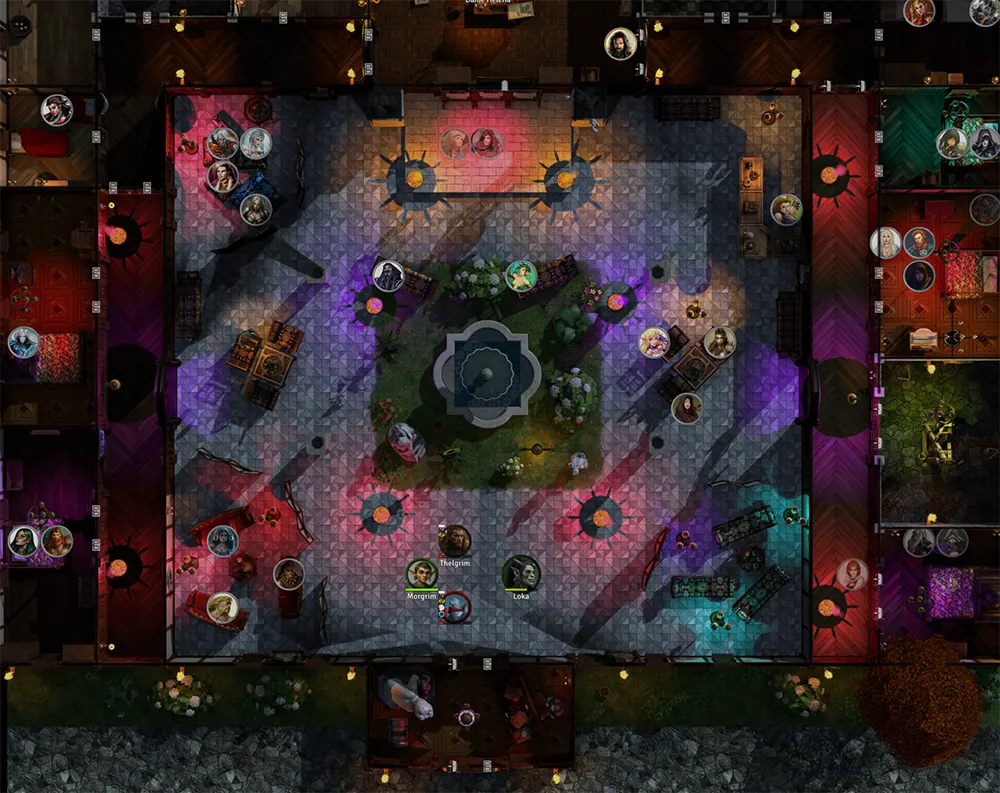Select the Morgrim token
The height and width of the screenshot is (793, 1000).
(x=422, y=574)
